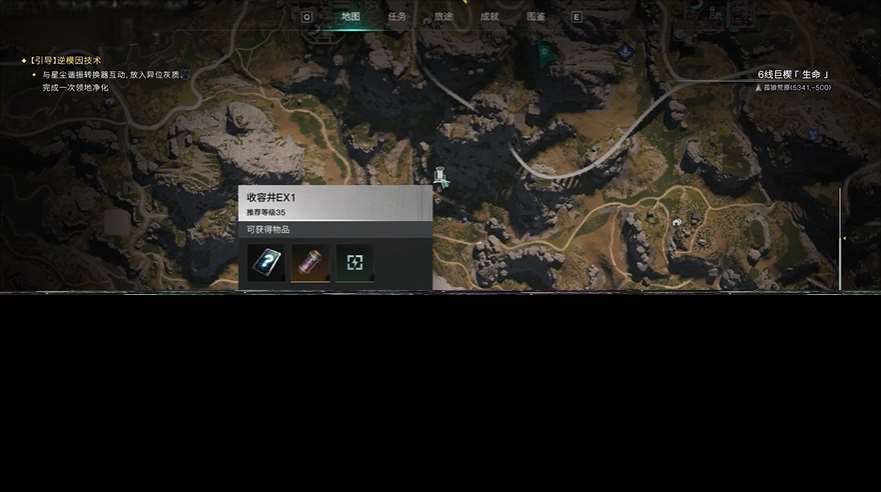Adjust the map zoom slider
Image resolution: width=881 pixels, height=492 pixels.
tap(841, 238)
